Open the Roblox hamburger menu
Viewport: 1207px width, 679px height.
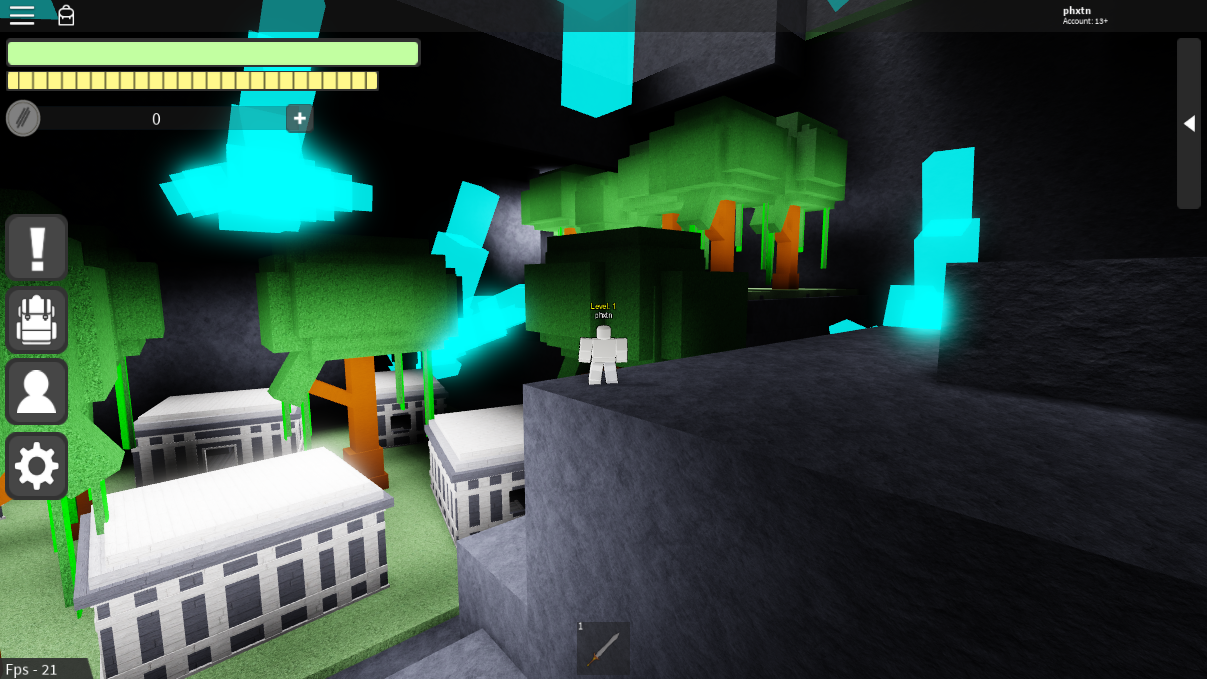pos(21,14)
